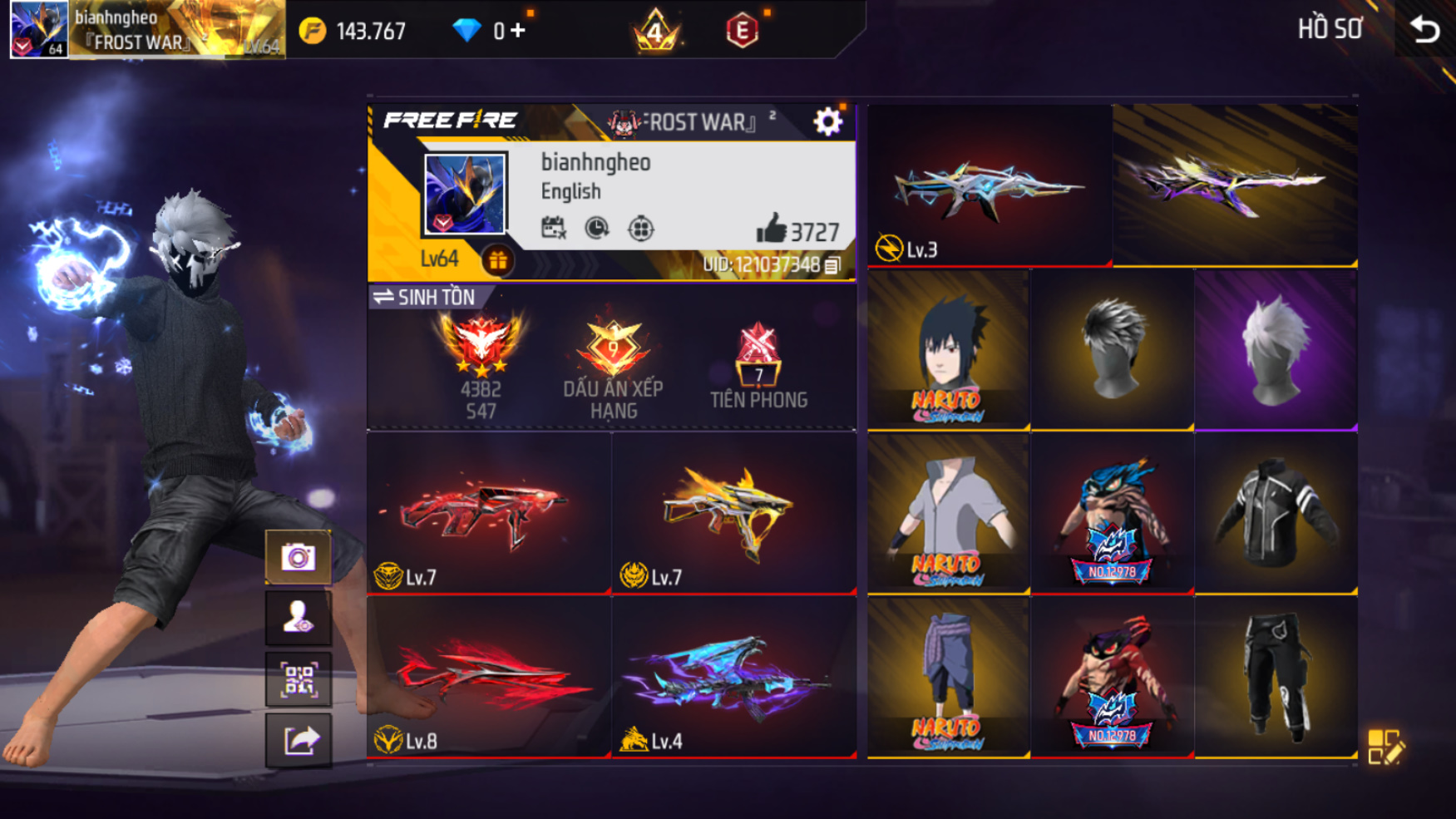Select the gold Lv.7 weapon skin
1456x819 pixels.
(x=733, y=513)
